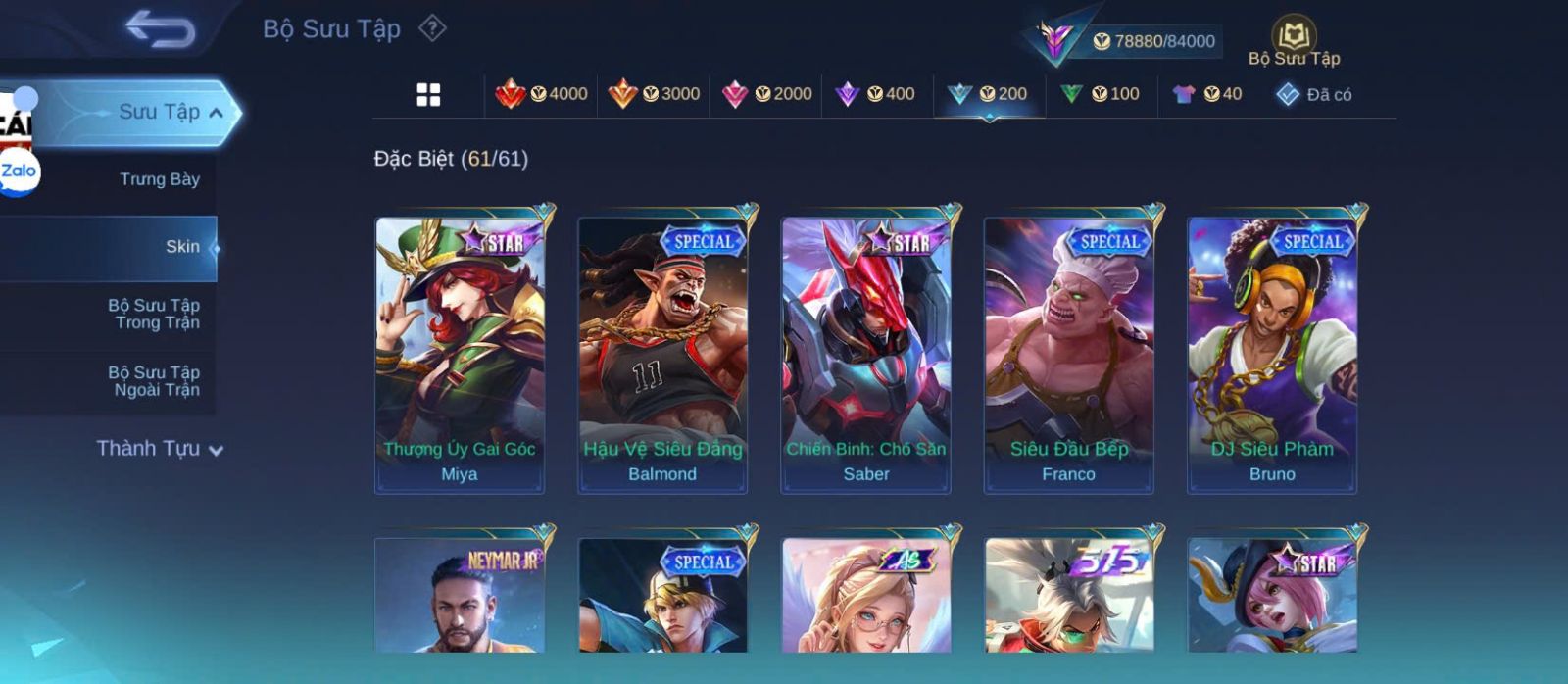Screen dimensions: 1568x684
Task: Show all skins with the grid tab
Action: point(428,95)
